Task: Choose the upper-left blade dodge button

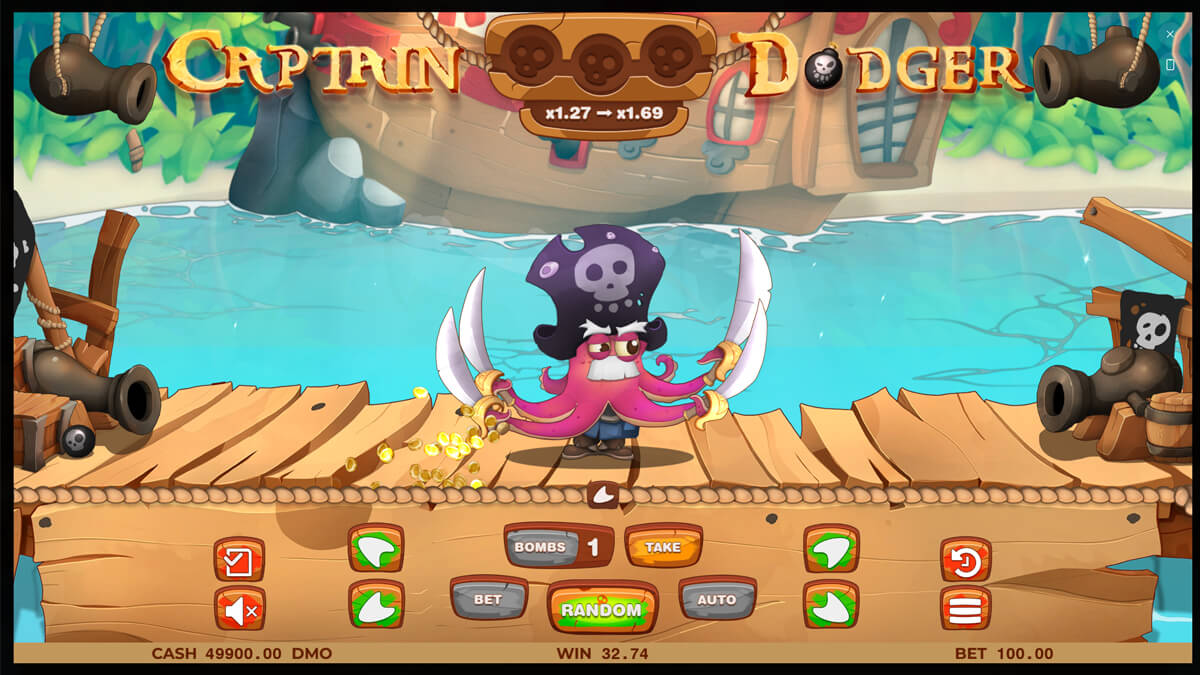Action: pyautogui.click(x=376, y=548)
